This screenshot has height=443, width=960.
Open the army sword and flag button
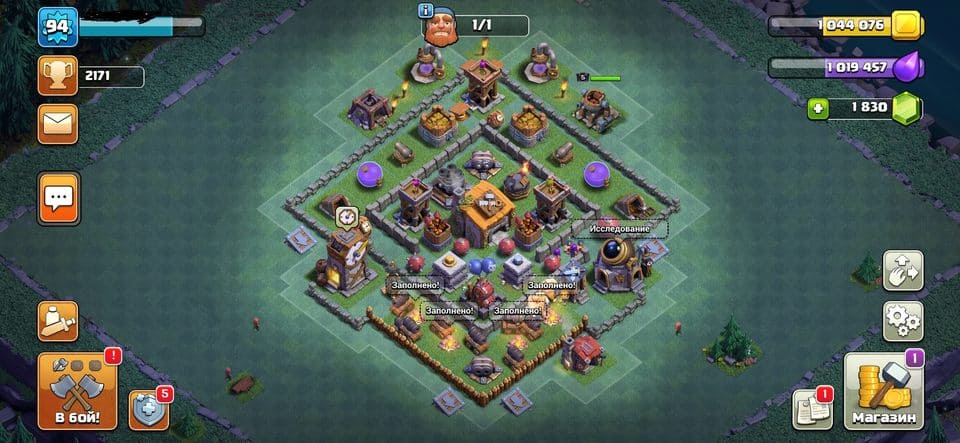(x=58, y=321)
